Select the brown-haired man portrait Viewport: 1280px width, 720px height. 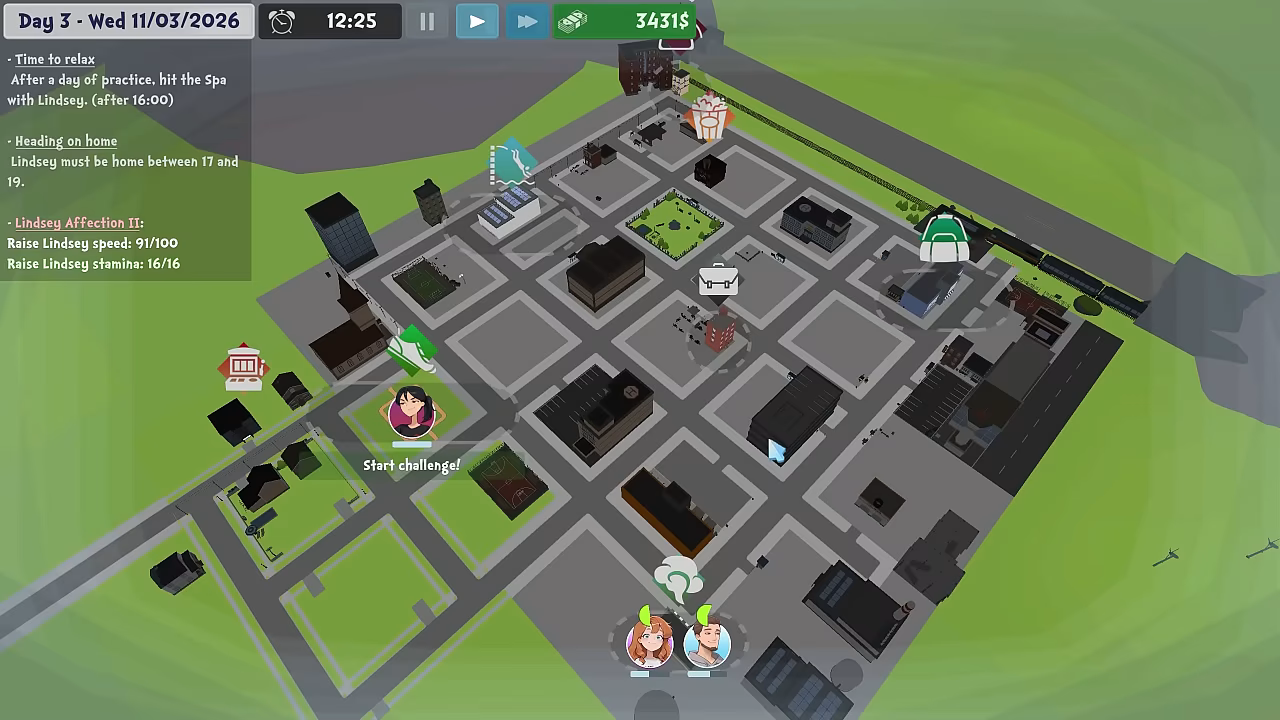[x=707, y=642]
